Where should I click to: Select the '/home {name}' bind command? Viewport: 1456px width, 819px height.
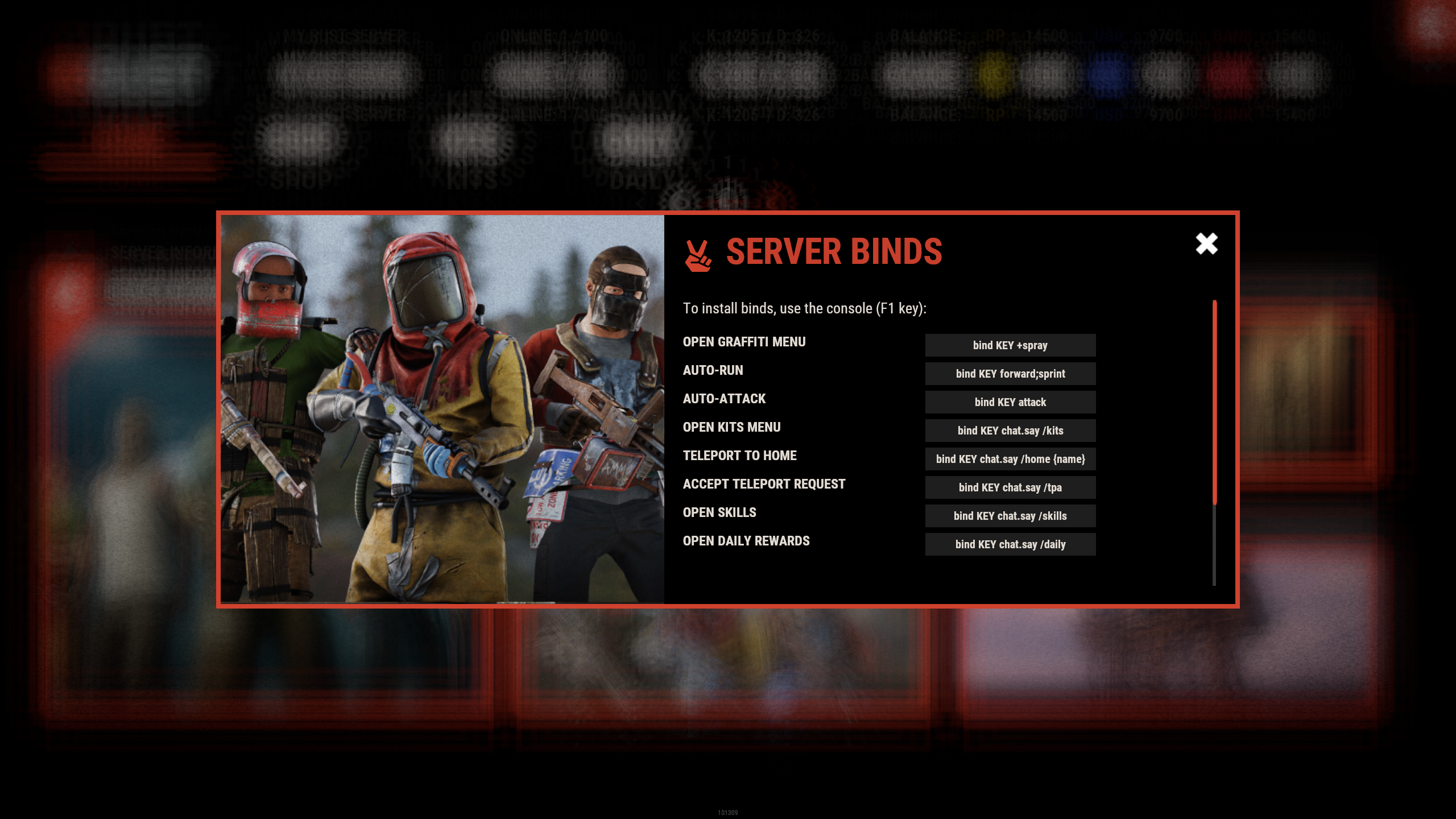(x=1010, y=459)
